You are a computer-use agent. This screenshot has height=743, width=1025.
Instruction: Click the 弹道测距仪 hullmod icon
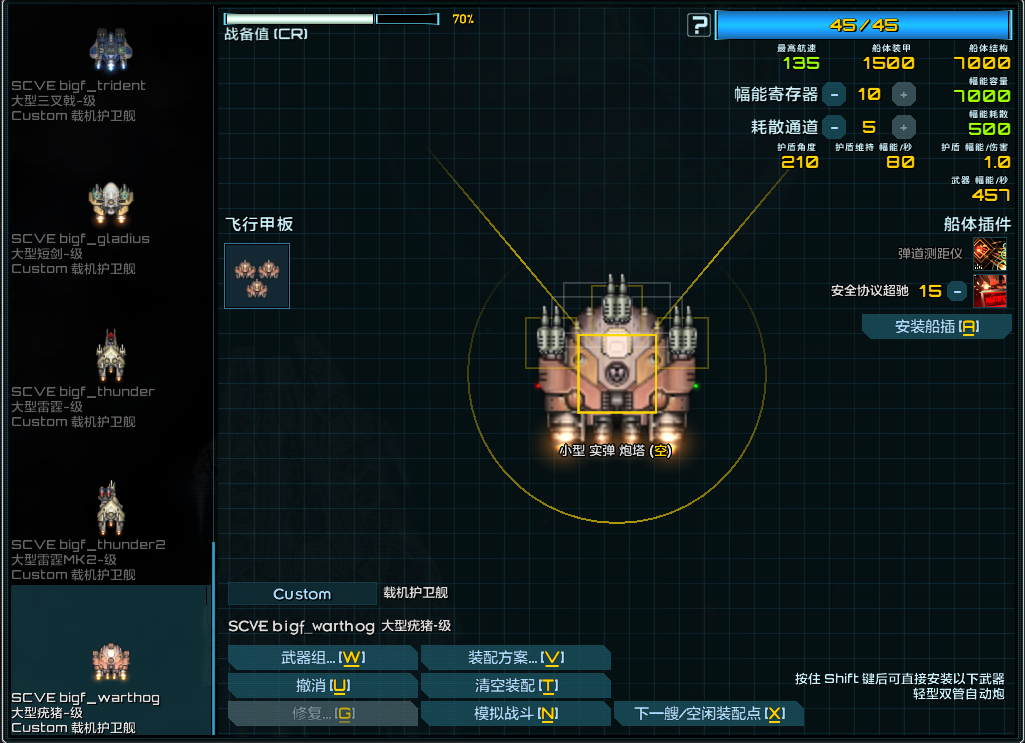pos(990,254)
